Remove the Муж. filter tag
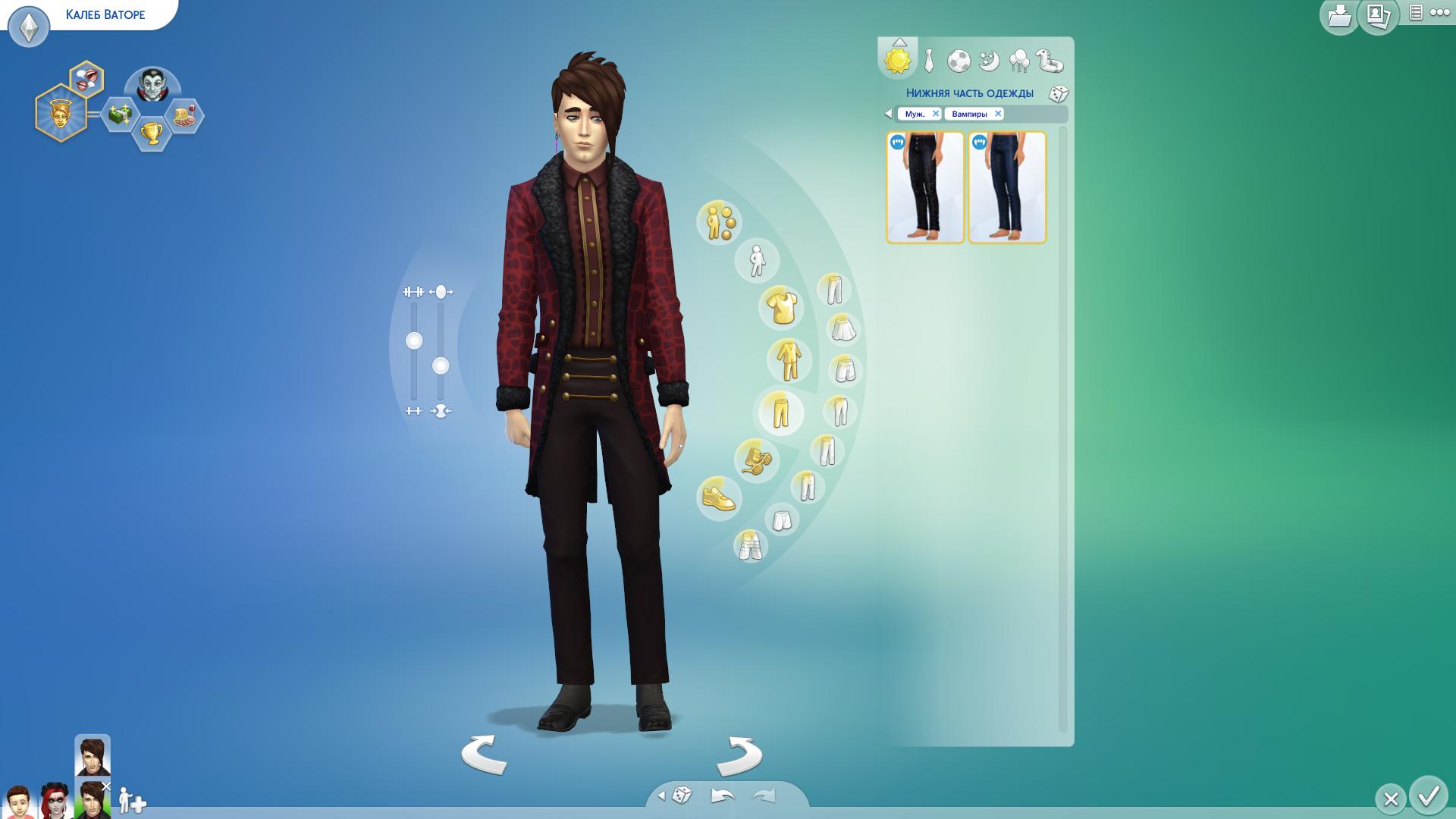1456x819 pixels. 936,114
